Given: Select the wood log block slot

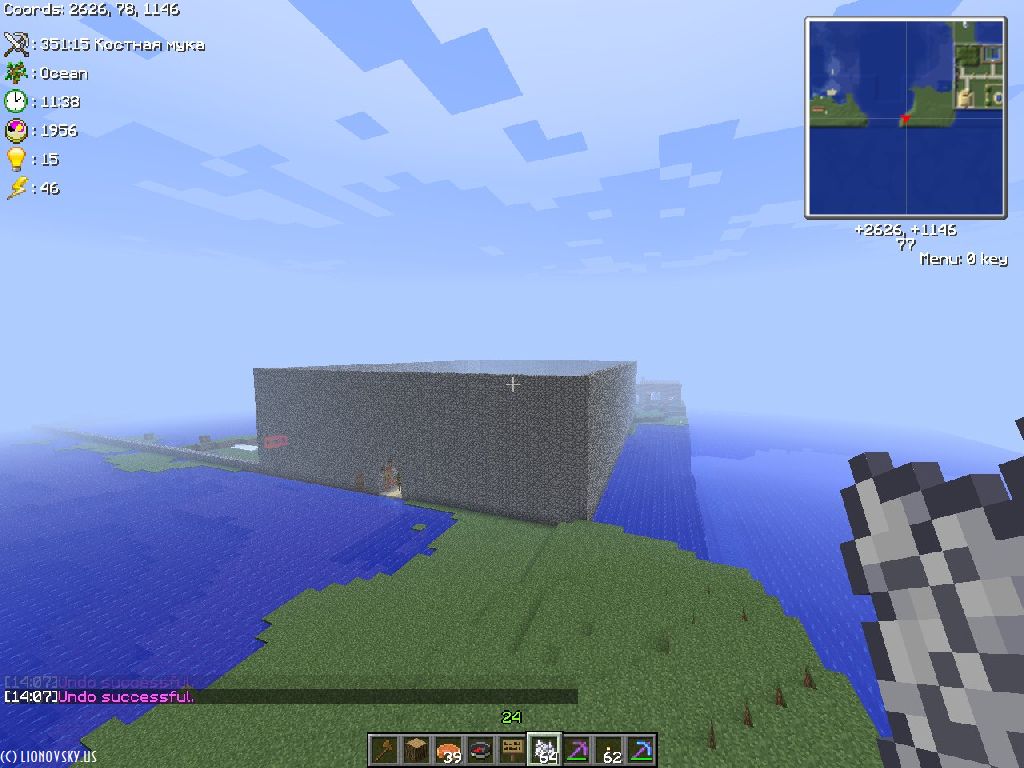Looking at the screenshot, I should tap(416, 750).
